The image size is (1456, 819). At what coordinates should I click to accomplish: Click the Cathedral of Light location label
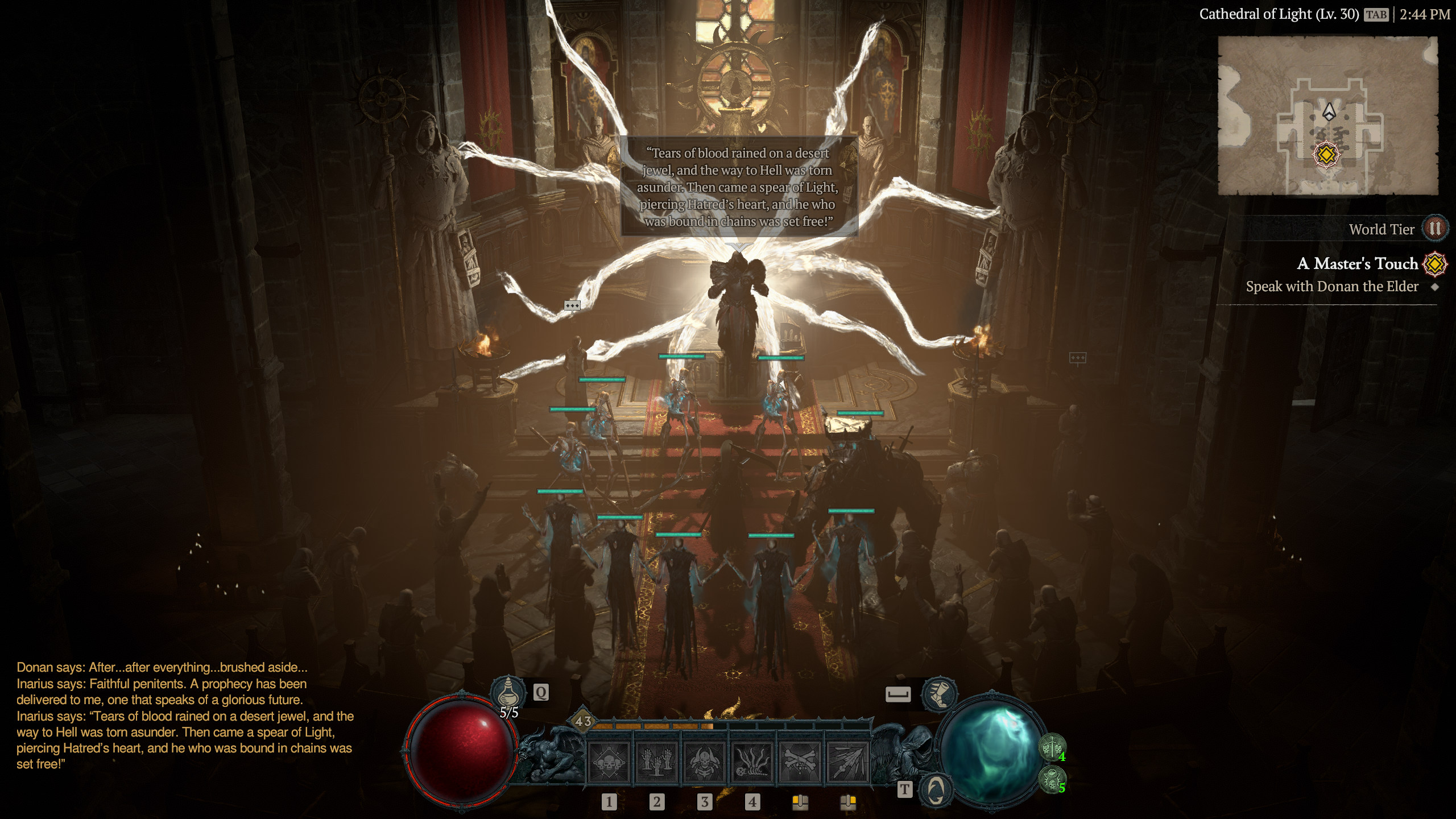click(1279, 14)
